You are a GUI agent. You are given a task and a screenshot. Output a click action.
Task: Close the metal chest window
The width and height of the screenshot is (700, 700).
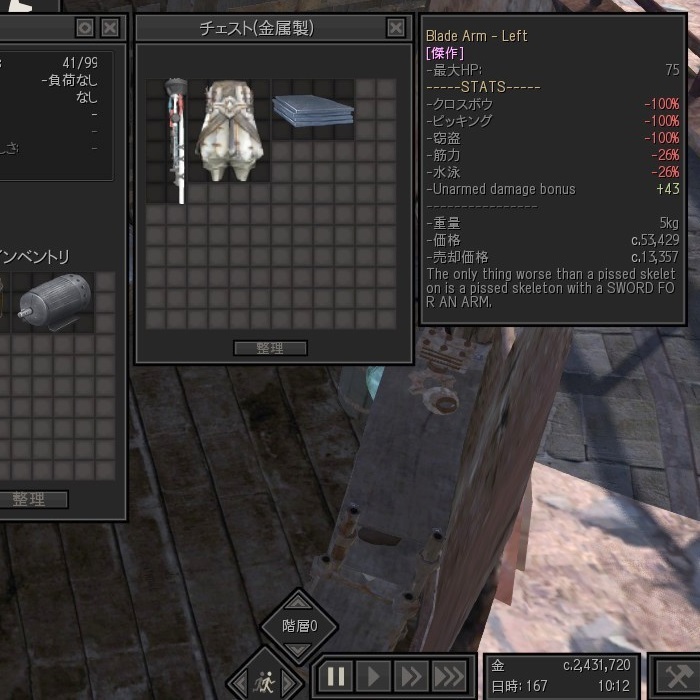coord(396,28)
